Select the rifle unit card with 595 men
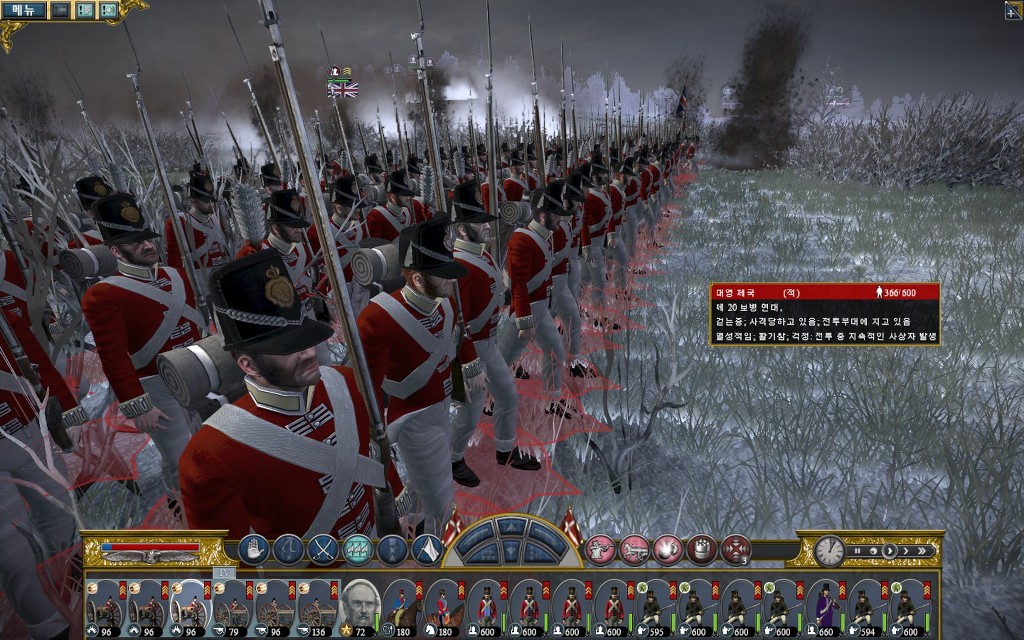Screen dimensions: 1024x640 pyautogui.click(x=655, y=605)
